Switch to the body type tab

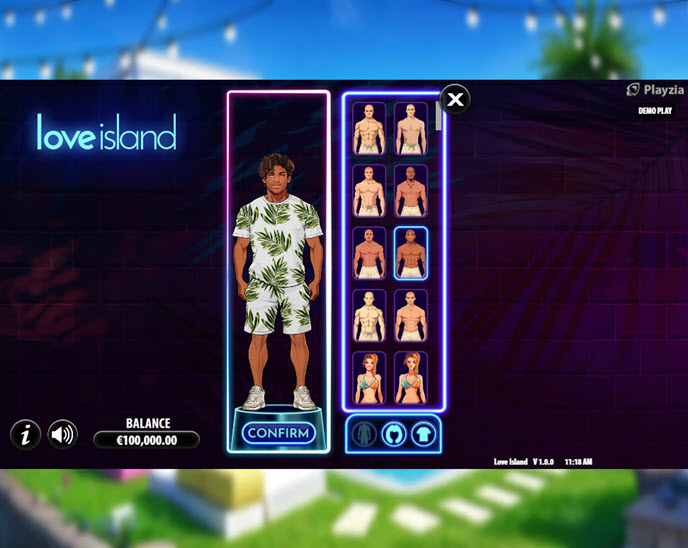(366, 435)
